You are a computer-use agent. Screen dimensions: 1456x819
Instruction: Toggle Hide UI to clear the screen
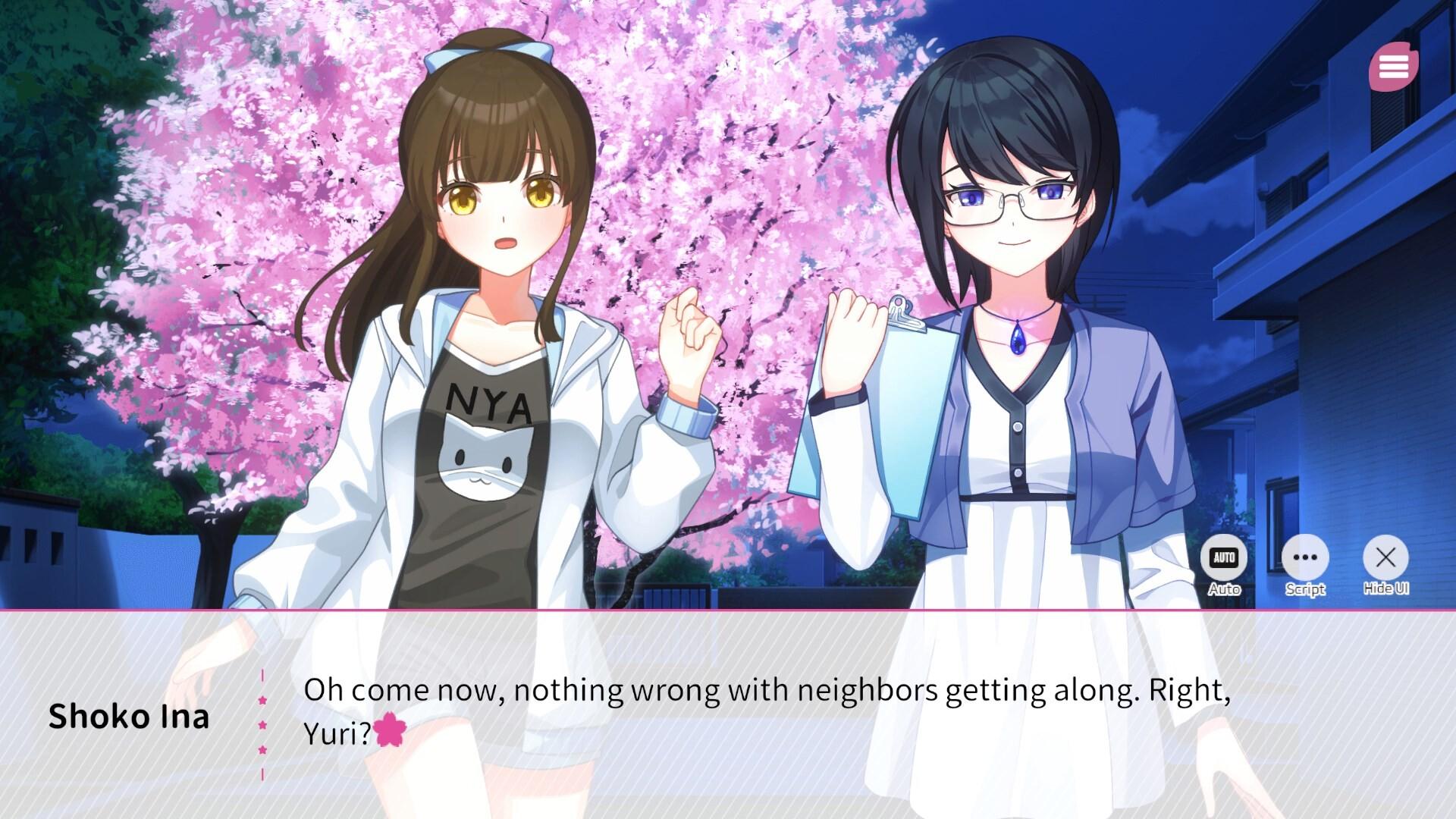1387,557
